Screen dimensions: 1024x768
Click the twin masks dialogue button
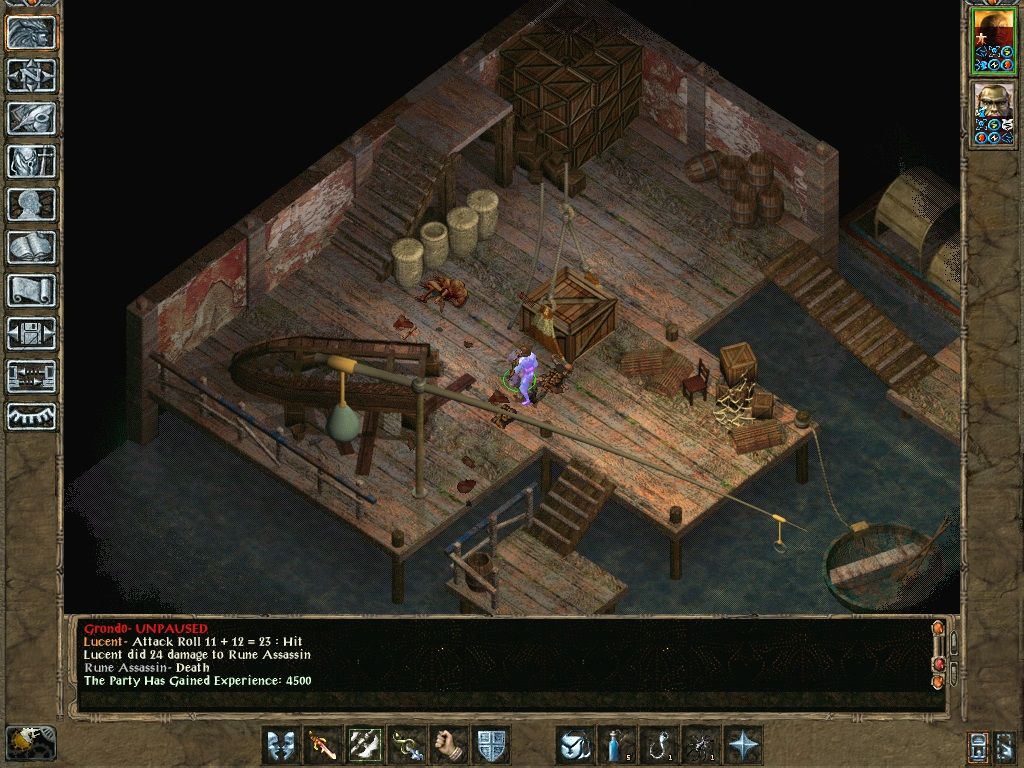point(281,745)
